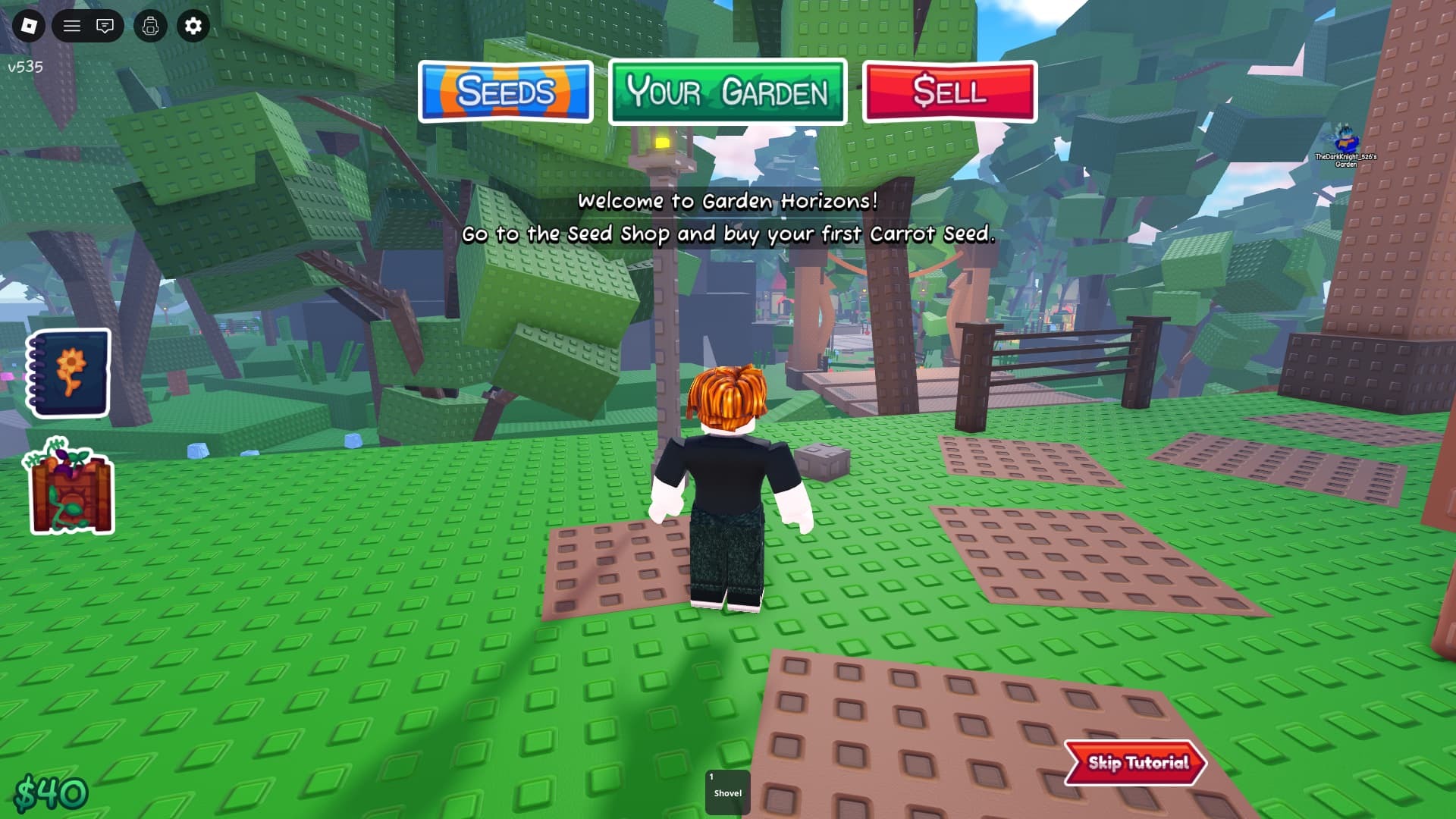1456x819 pixels.
Task: Open the Seeds shop
Action: tap(505, 92)
